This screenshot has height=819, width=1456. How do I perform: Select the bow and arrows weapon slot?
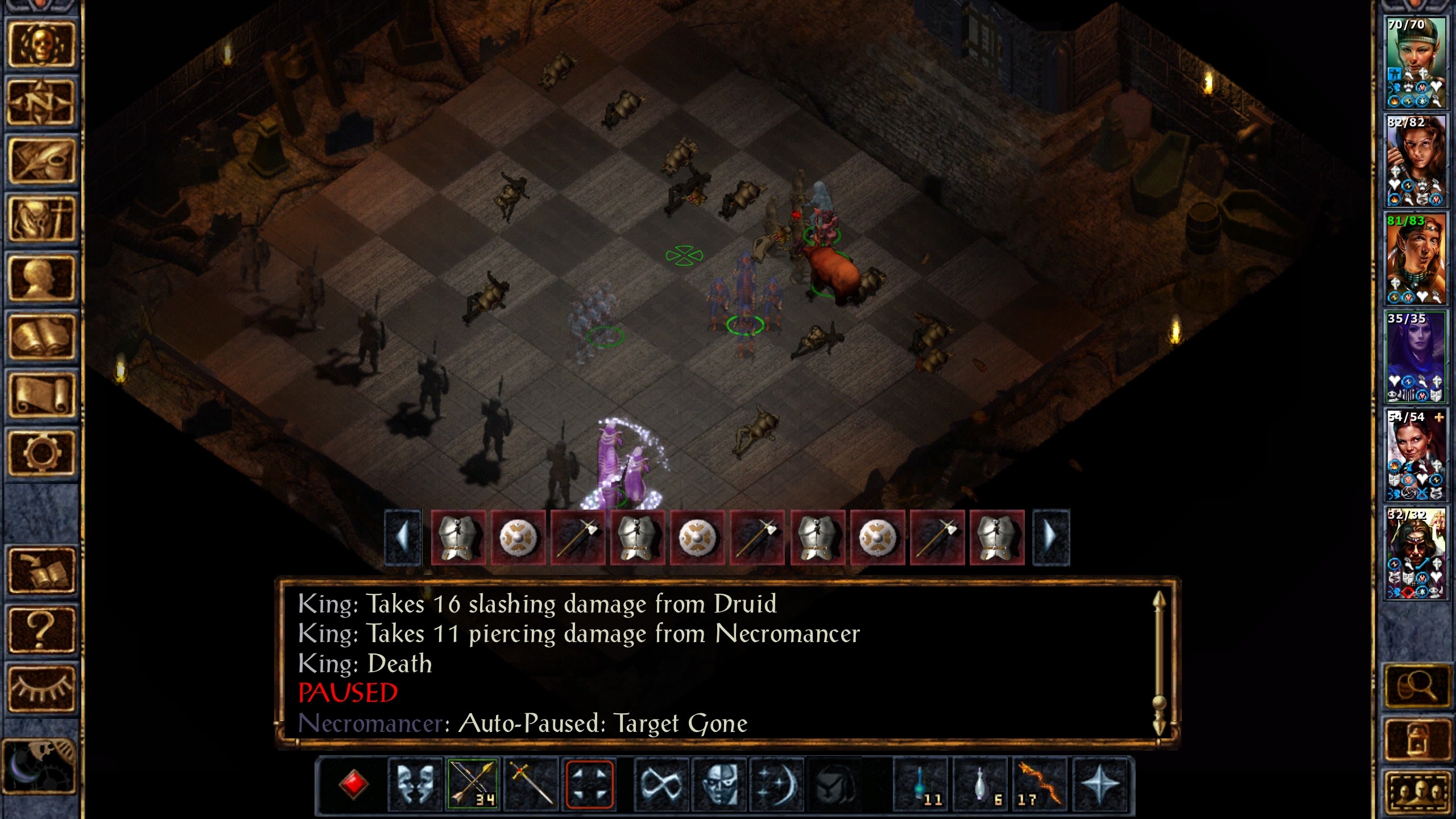(473, 785)
